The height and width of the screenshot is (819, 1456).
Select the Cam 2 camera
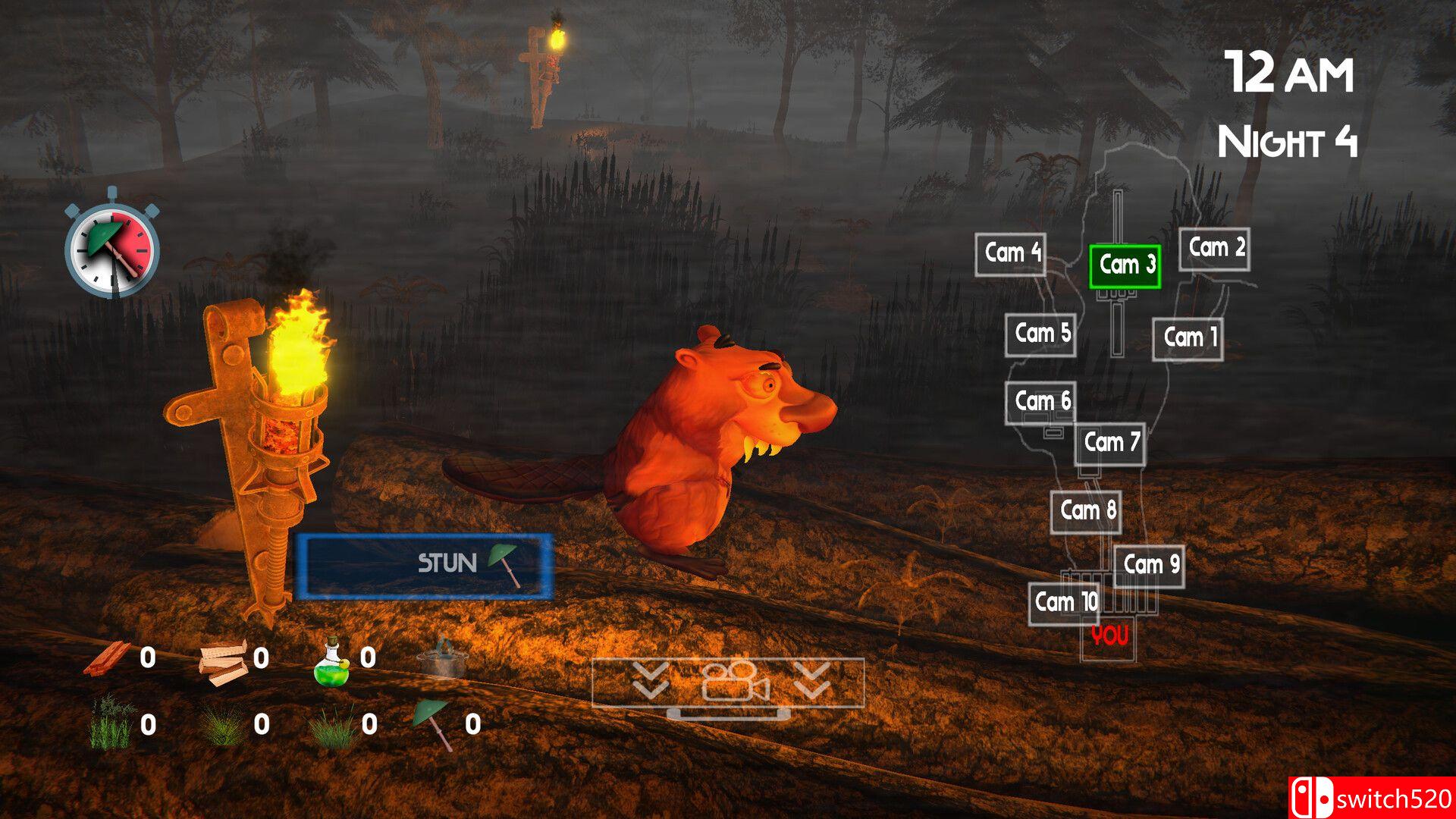coord(1214,249)
